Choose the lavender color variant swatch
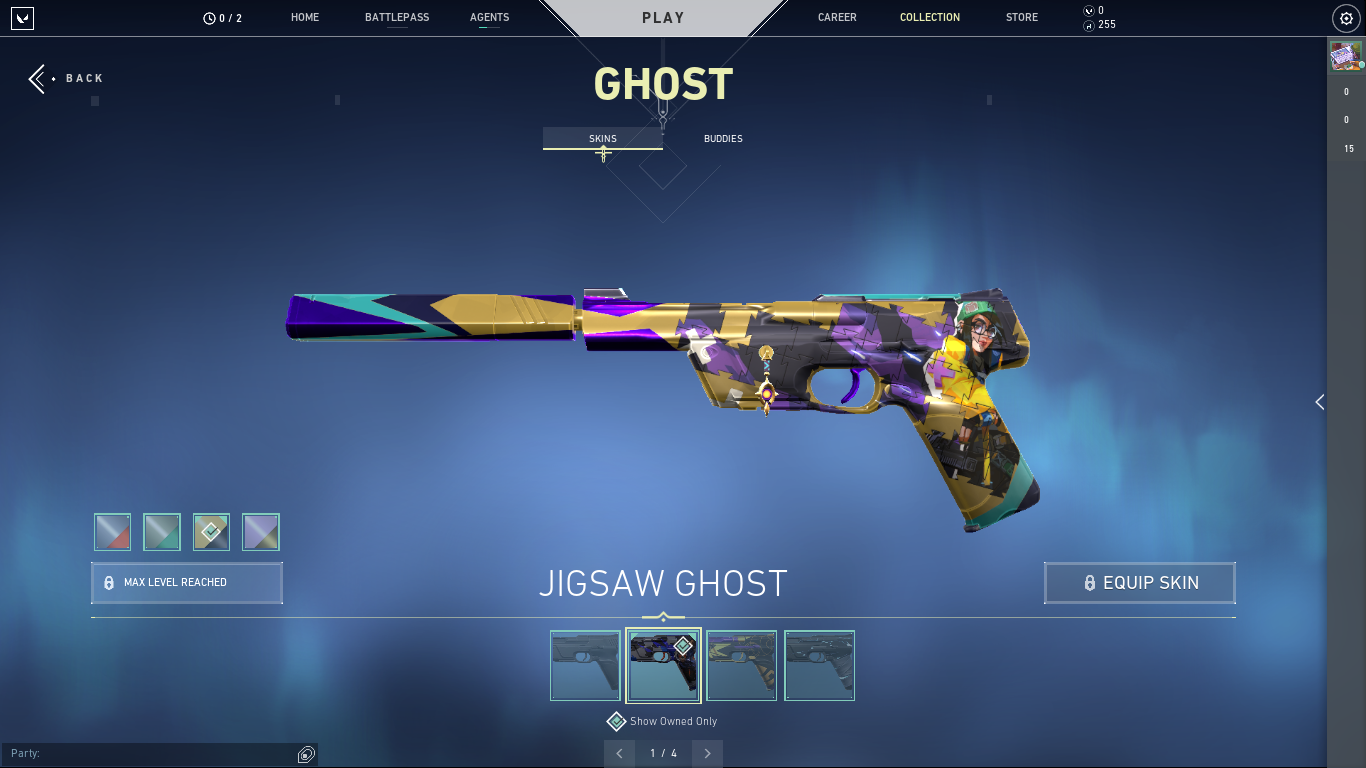This screenshot has height=768, width=1366. (x=261, y=532)
